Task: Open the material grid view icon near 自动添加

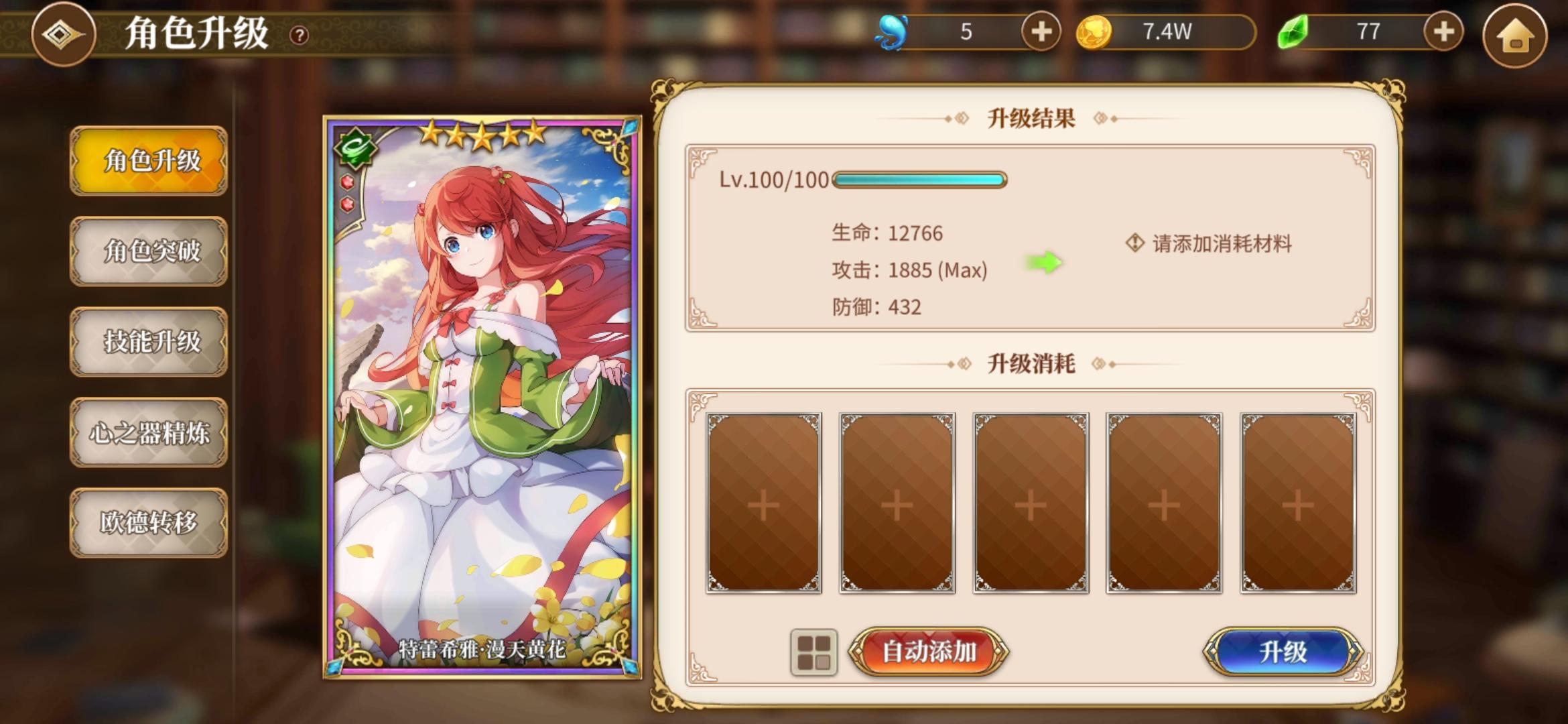Action: point(813,651)
